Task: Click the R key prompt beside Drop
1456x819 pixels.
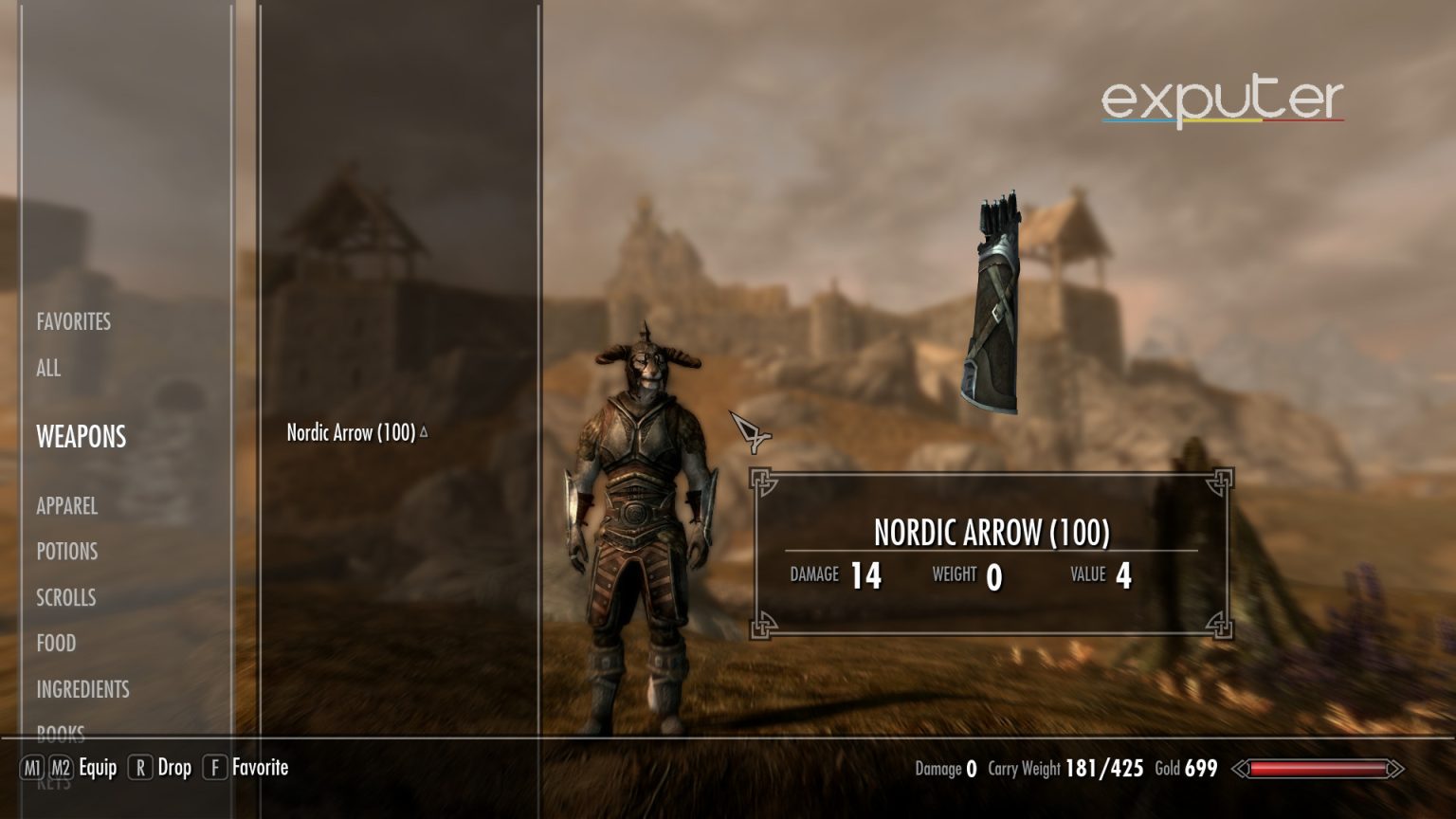Action: click(x=141, y=768)
